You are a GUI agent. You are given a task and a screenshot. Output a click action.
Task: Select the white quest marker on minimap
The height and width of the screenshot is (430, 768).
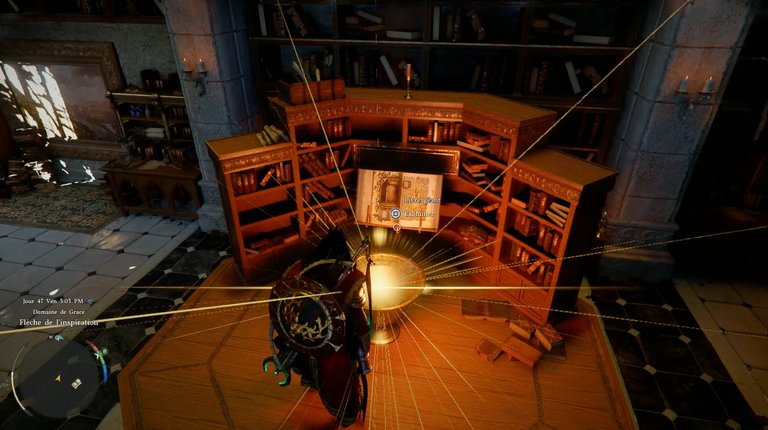click(74, 381)
